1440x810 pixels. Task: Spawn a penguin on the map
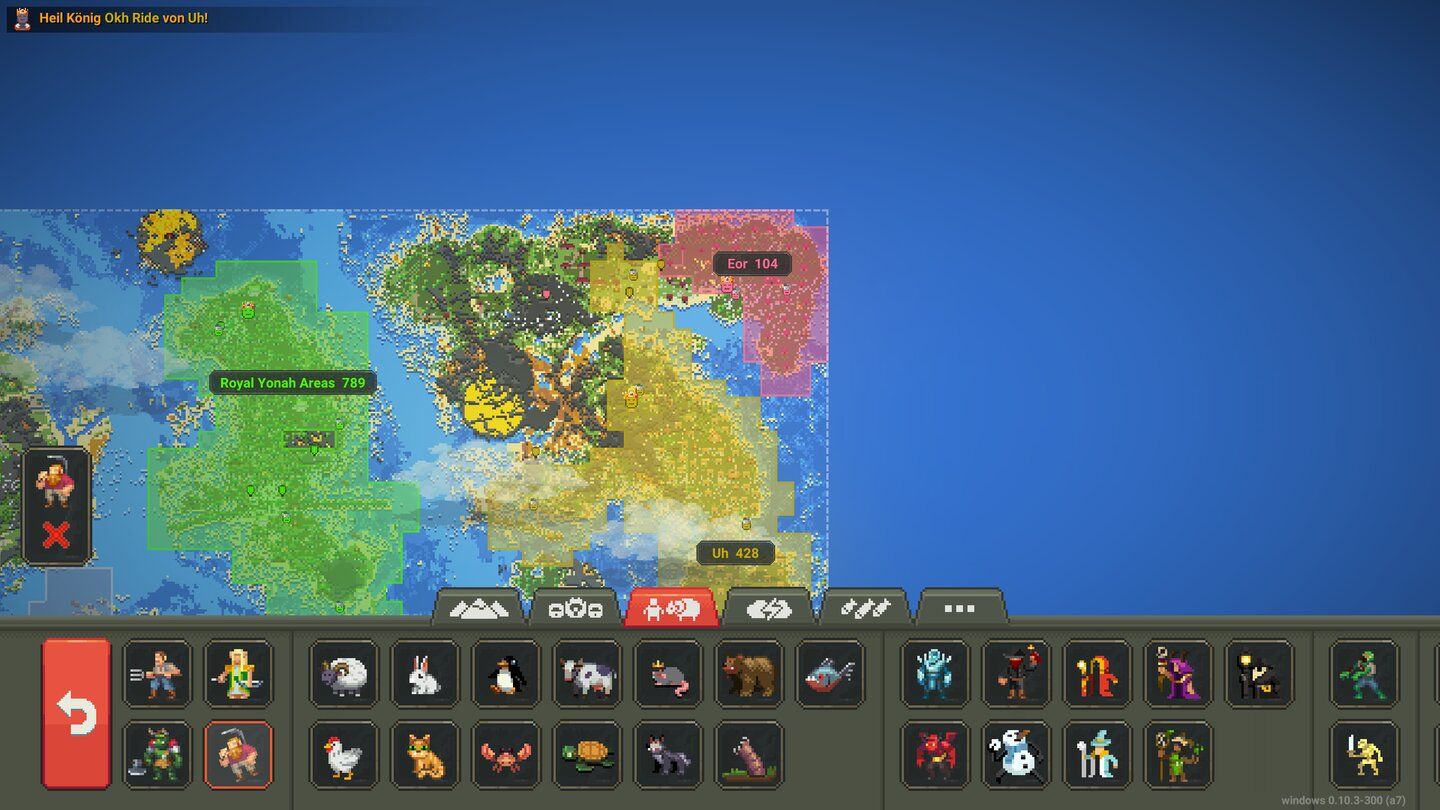tap(506, 675)
